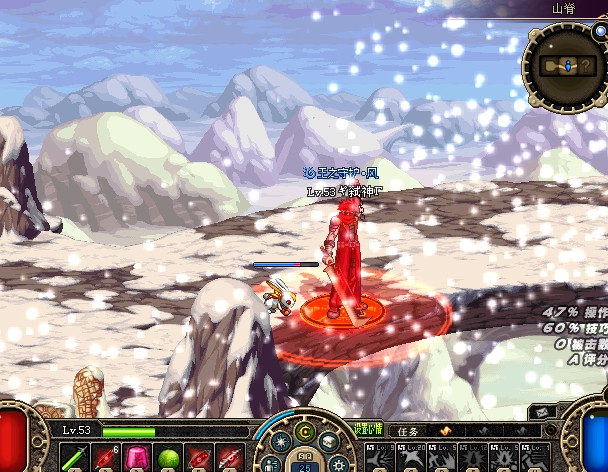Select the green C coin button
The width and height of the screenshot is (608, 472).
[x=303, y=431]
